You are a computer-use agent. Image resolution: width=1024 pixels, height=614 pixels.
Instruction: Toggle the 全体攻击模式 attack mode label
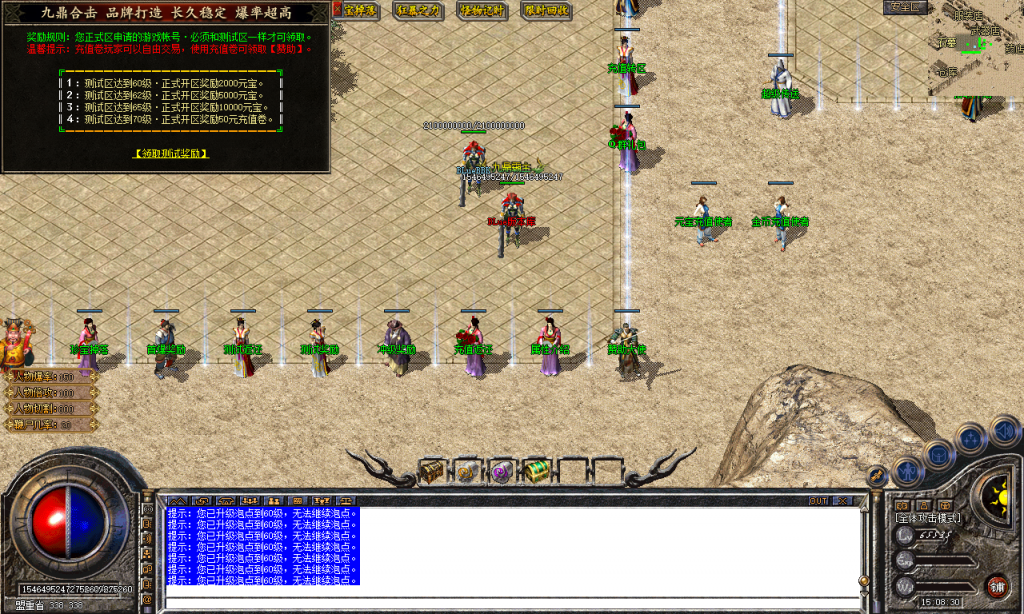(x=929, y=518)
